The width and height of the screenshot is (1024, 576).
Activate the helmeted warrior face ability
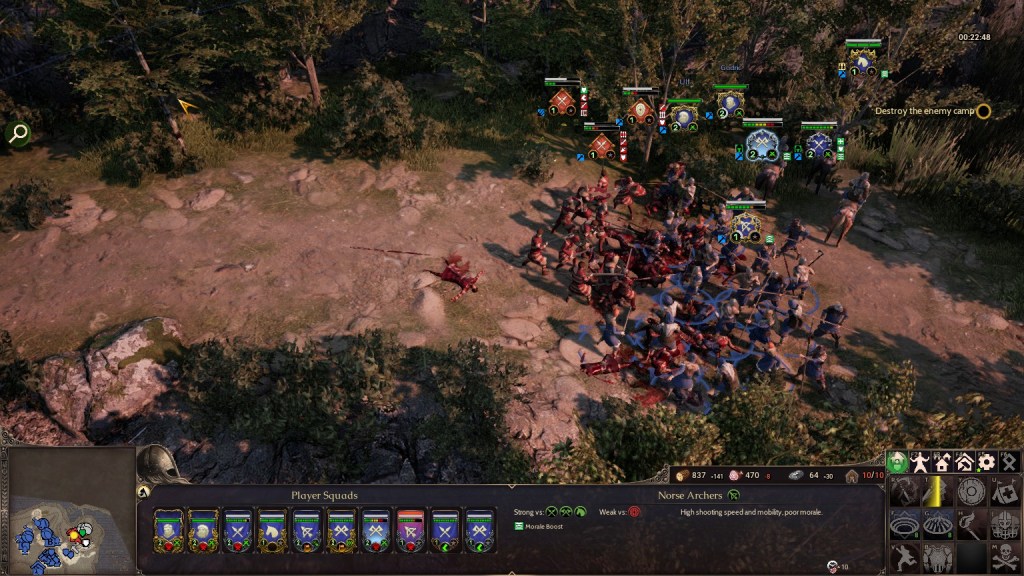pos(1005,524)
